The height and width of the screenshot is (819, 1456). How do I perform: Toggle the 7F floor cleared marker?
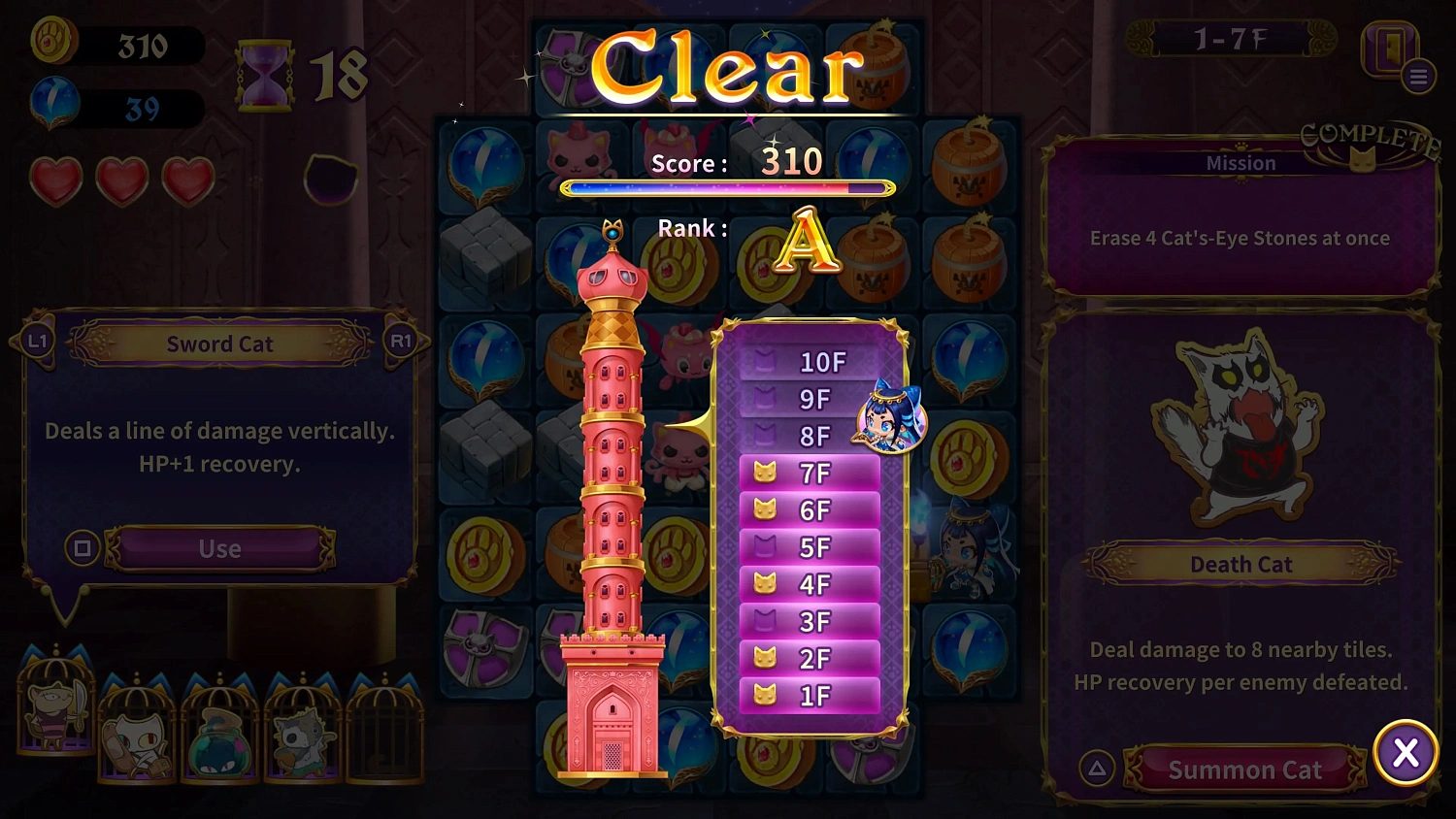click(x=765, y=474)
